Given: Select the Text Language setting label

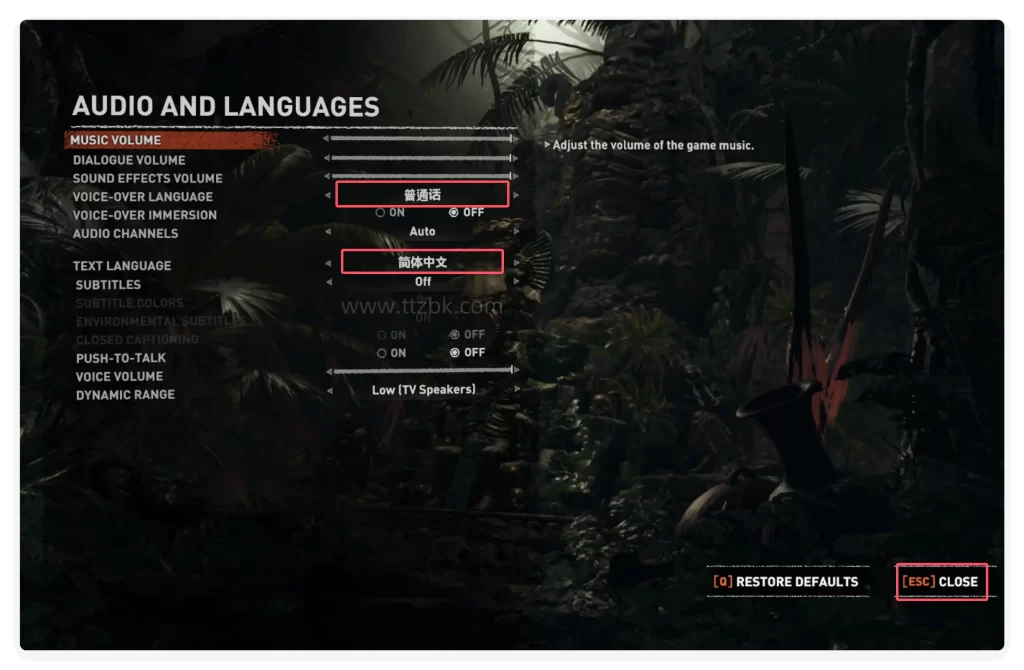Looking at the screenshot, I should 122,266.
